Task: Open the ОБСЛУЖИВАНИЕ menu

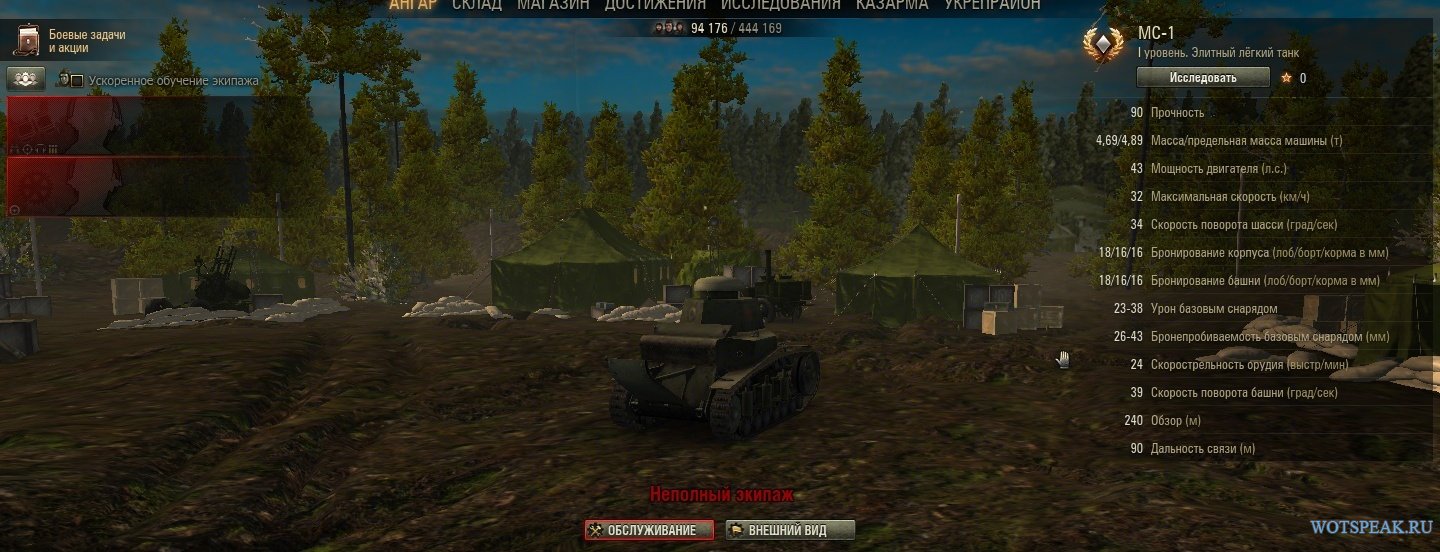Action: tap(650, 530)
